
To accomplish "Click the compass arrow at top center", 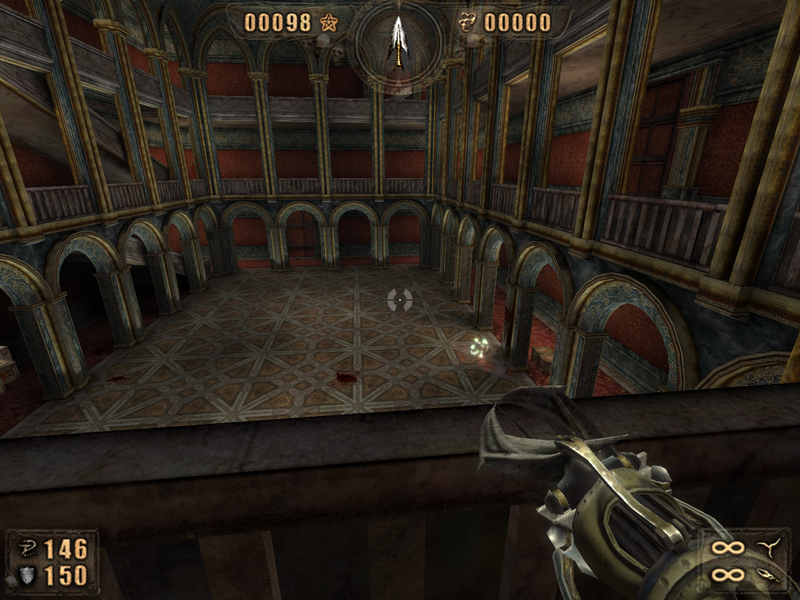I will coord(399,40).
